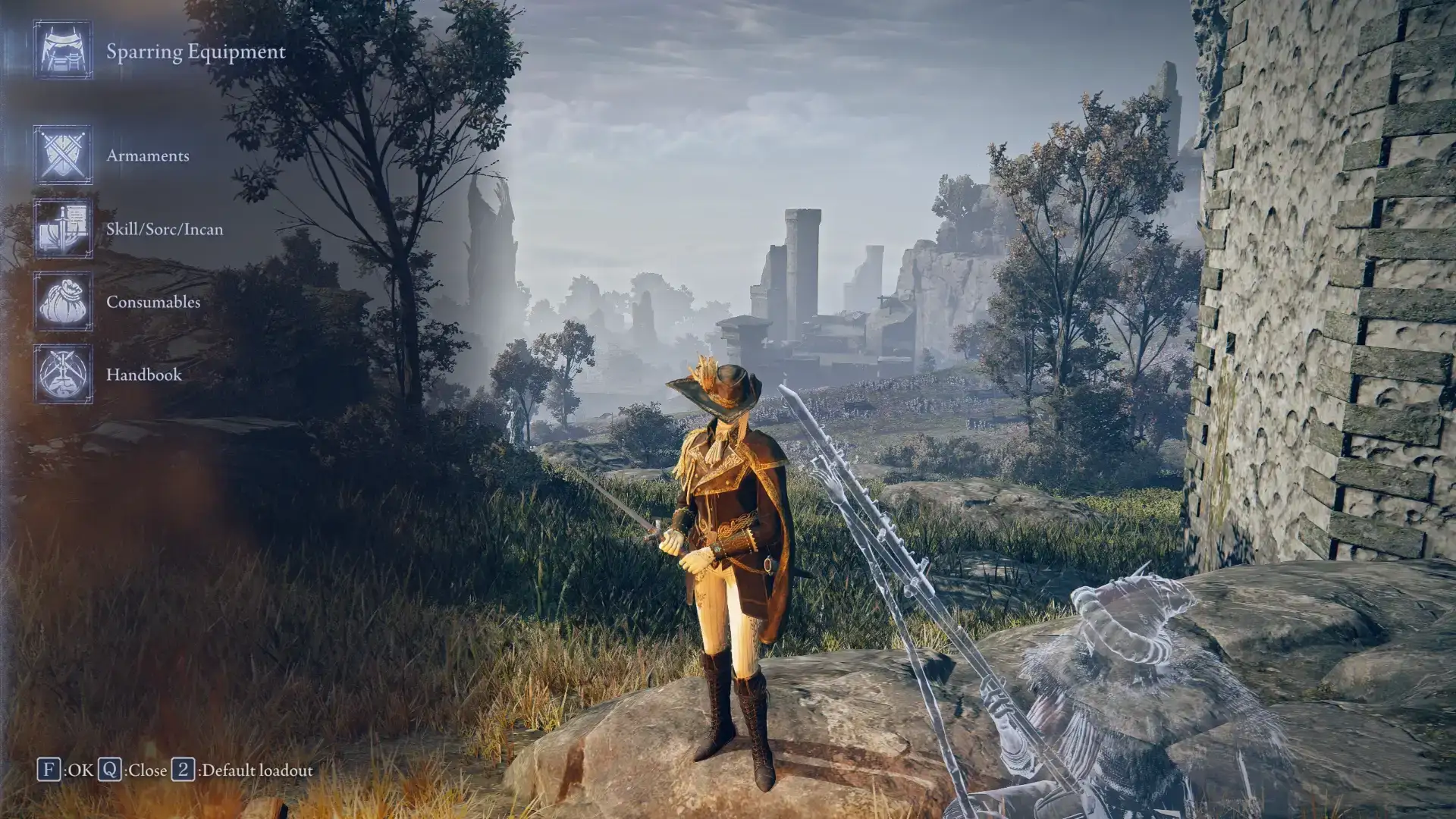Select the Handbook emblem icon
Viewport: 1456px width, 819px height.
point(63,375)
